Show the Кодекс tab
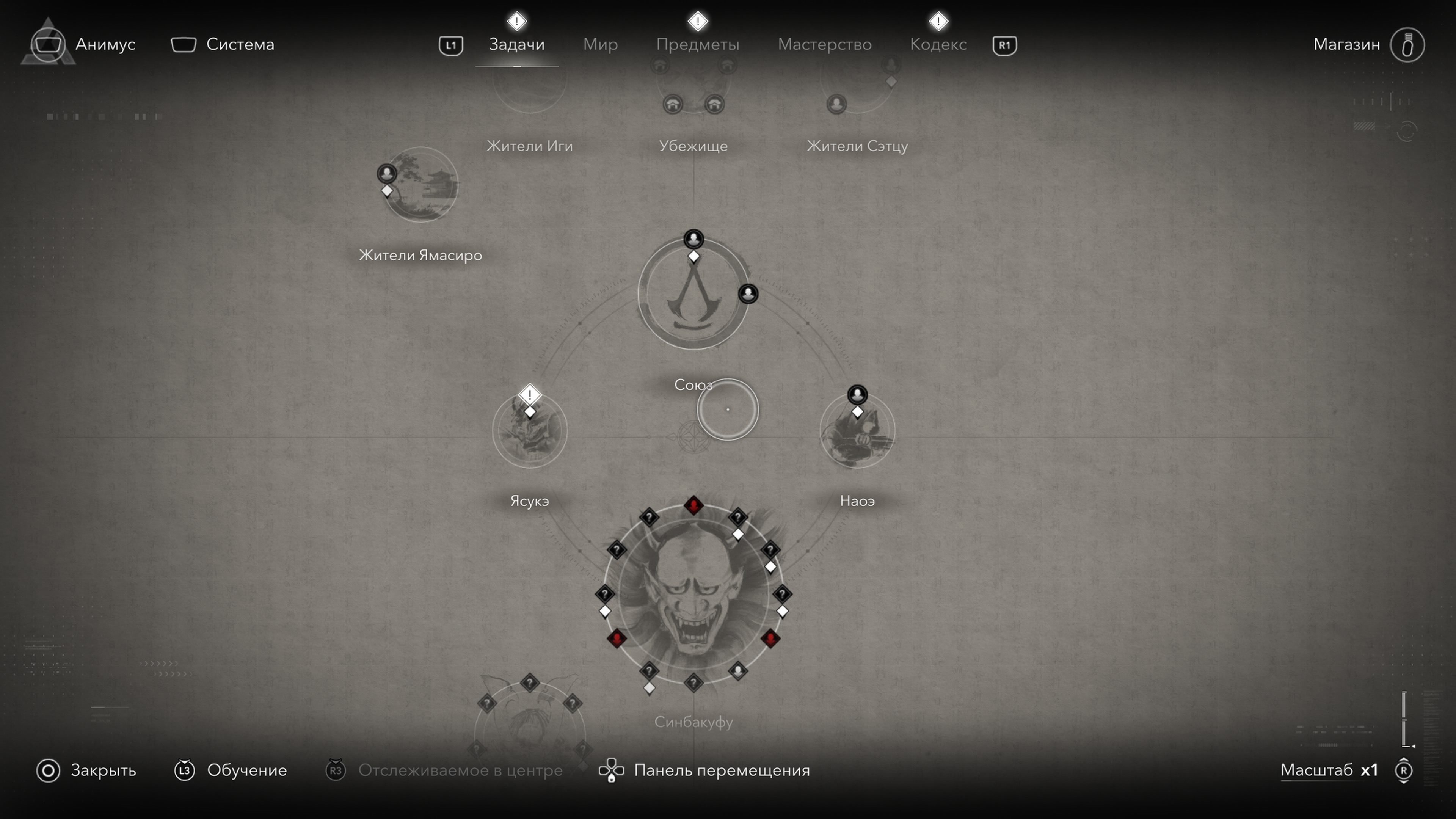This screenshot has width=1456, height=819. [938, 45]
